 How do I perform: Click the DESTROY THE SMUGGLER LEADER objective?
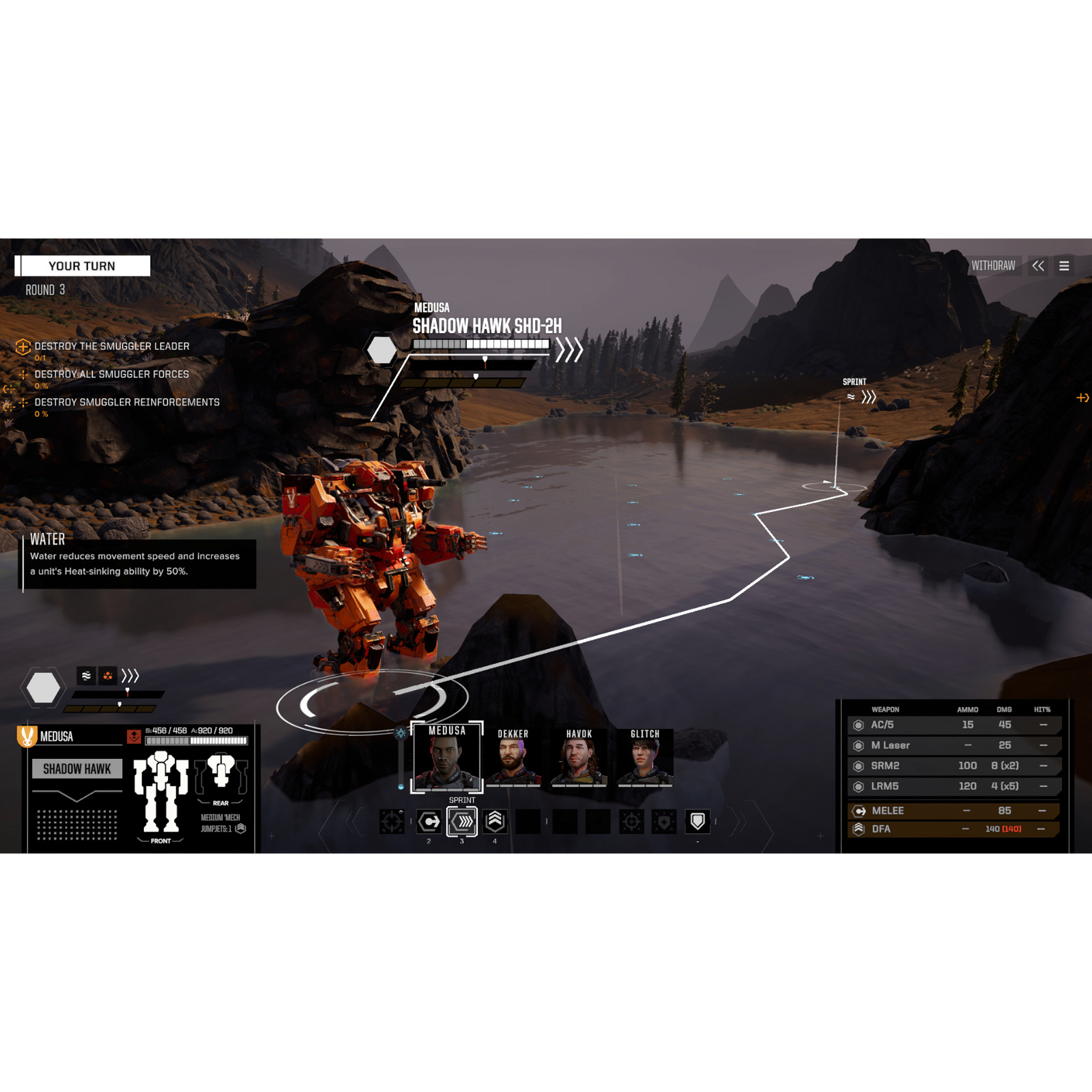[111, 346]
